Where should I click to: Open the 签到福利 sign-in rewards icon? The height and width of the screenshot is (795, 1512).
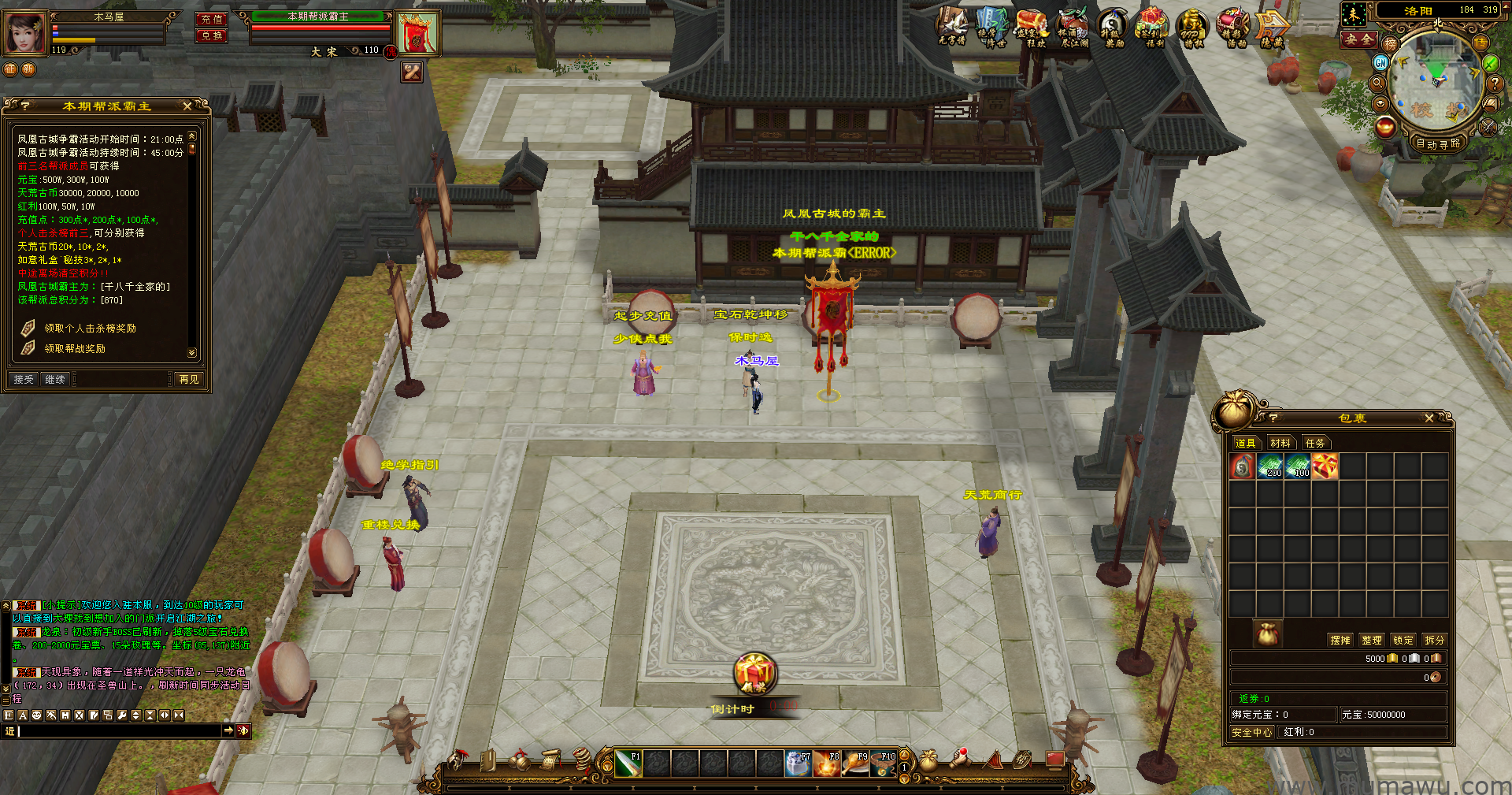(1151, 28)
